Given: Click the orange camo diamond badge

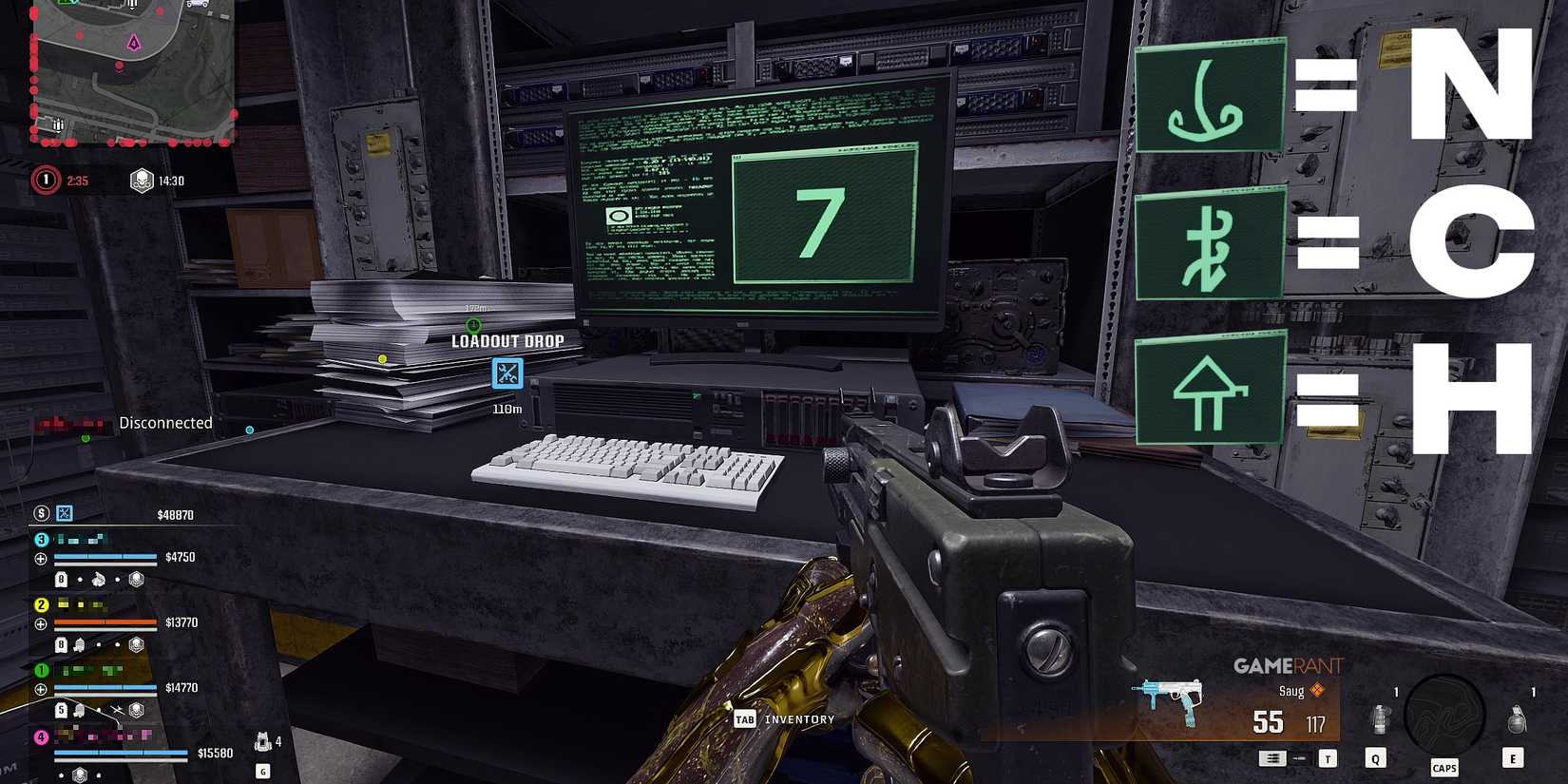Looking at the screenshot, I should click(1317, 691).
